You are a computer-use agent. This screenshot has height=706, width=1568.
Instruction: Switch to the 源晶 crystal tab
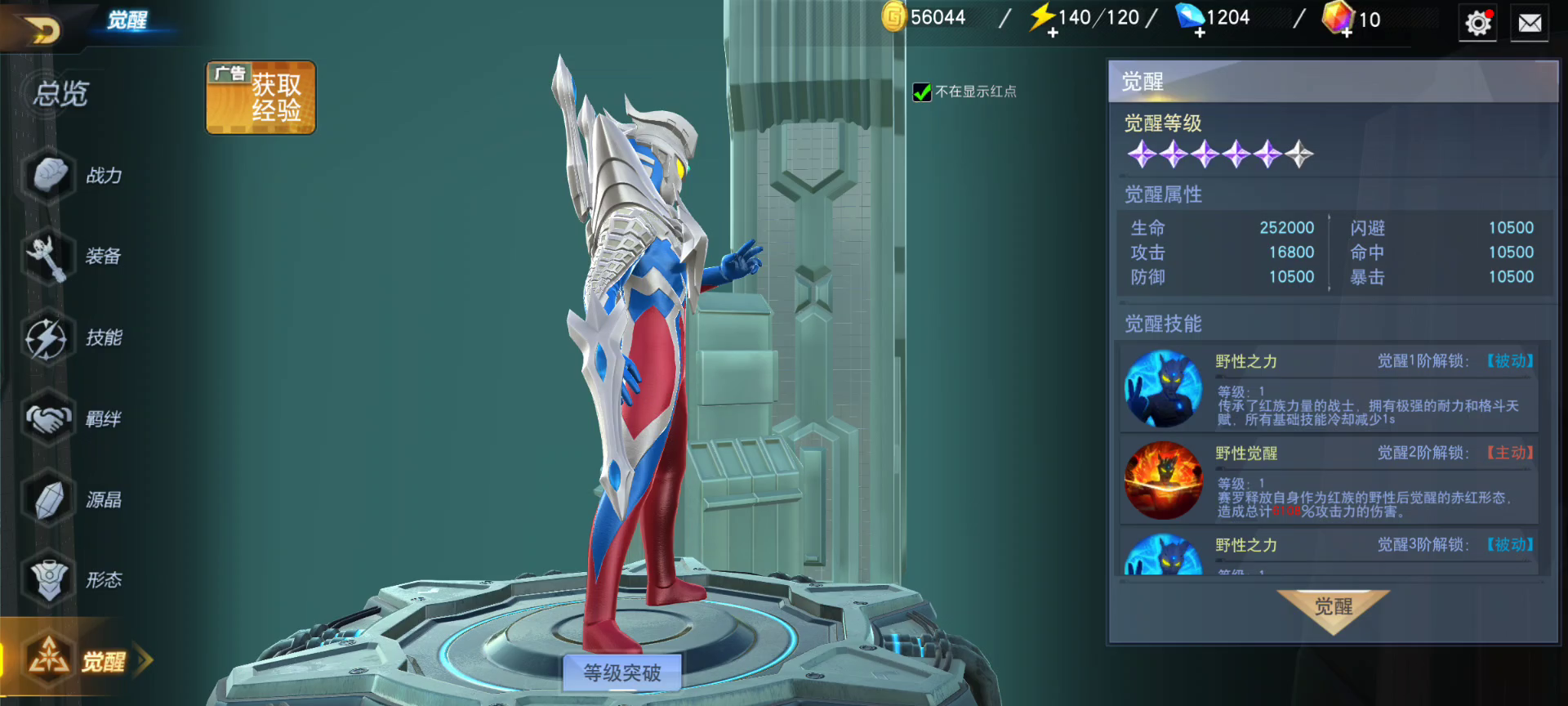tap(73, 499)
